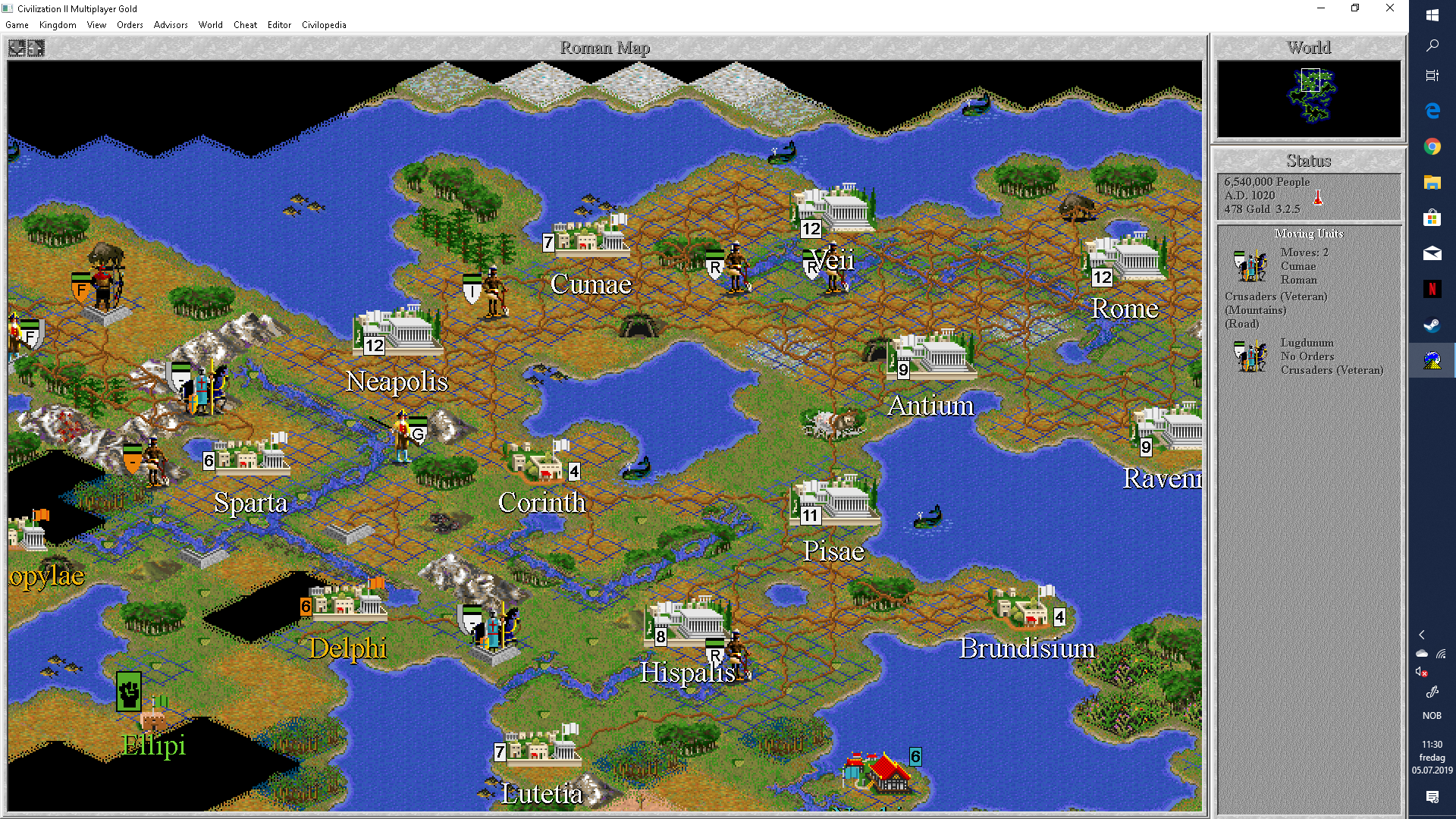Viewport: 1456px width, 819px height.
Task: Open Netflix from the taskbar
Action: click(x=1432, y=289)
